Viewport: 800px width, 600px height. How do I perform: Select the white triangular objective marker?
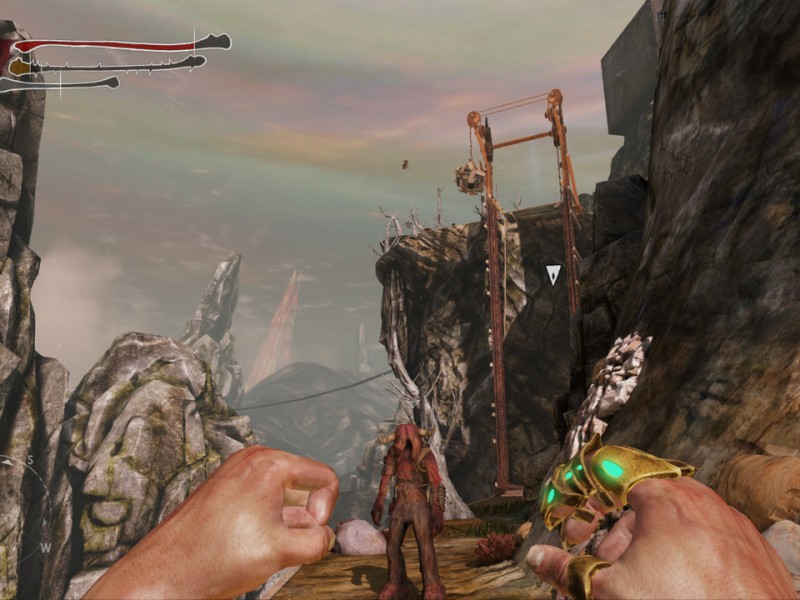point(553,273)
